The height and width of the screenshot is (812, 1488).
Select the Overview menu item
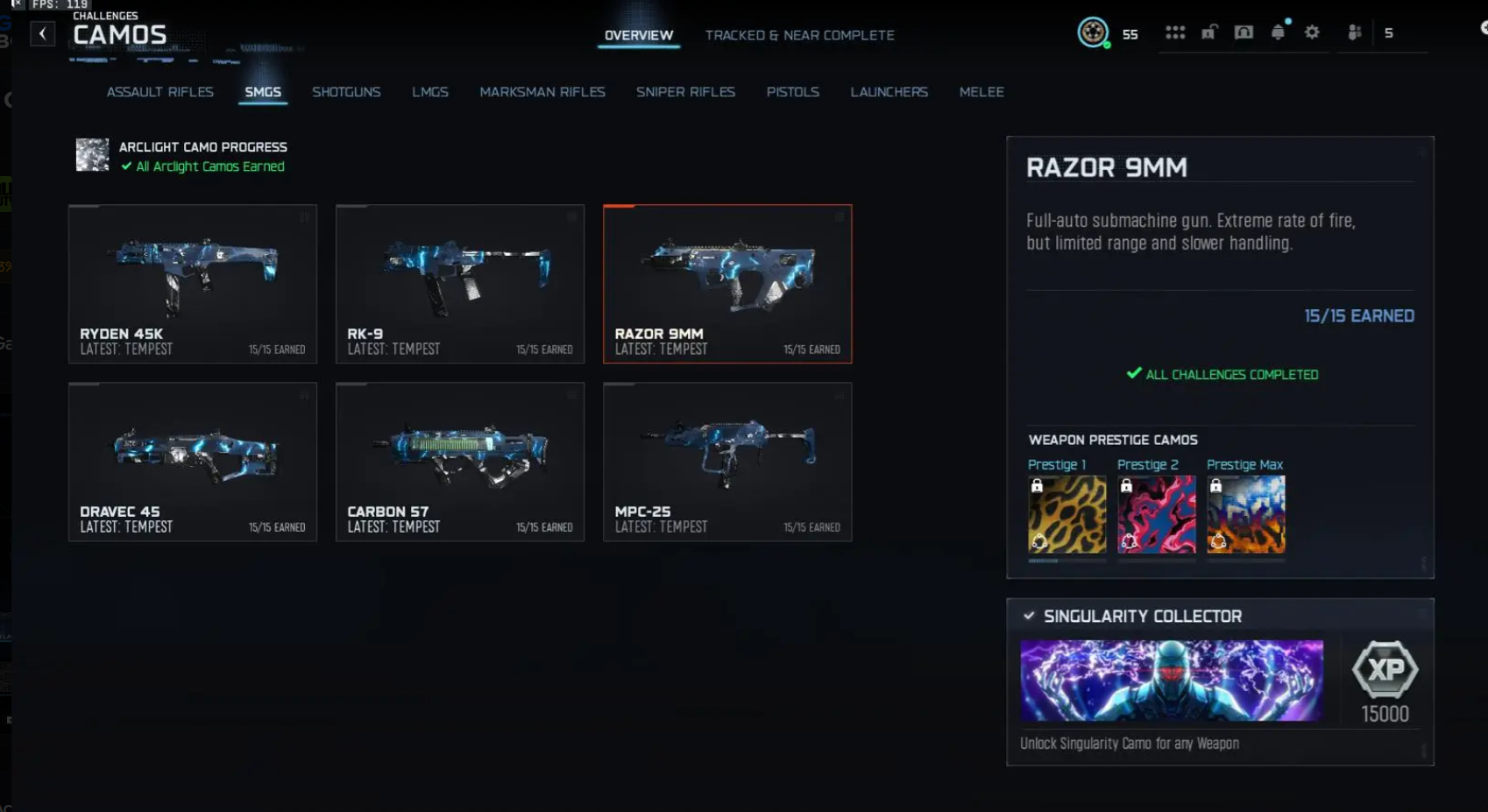click(x=637, y=35)
